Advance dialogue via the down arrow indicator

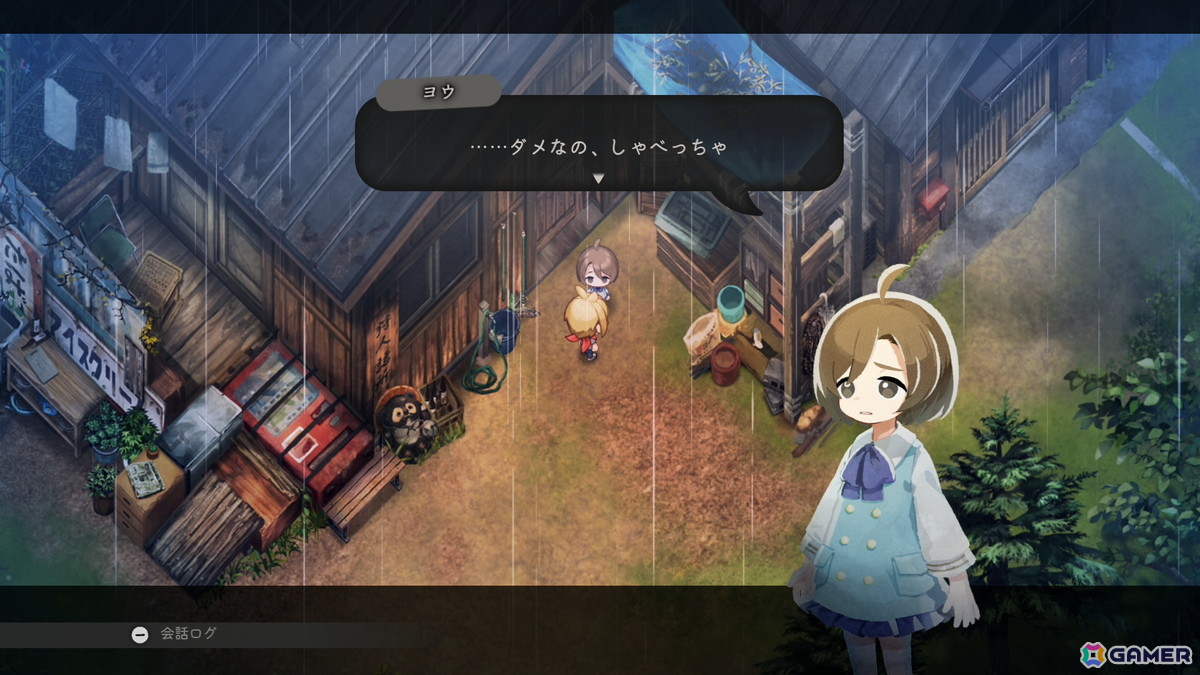(598, 178)
